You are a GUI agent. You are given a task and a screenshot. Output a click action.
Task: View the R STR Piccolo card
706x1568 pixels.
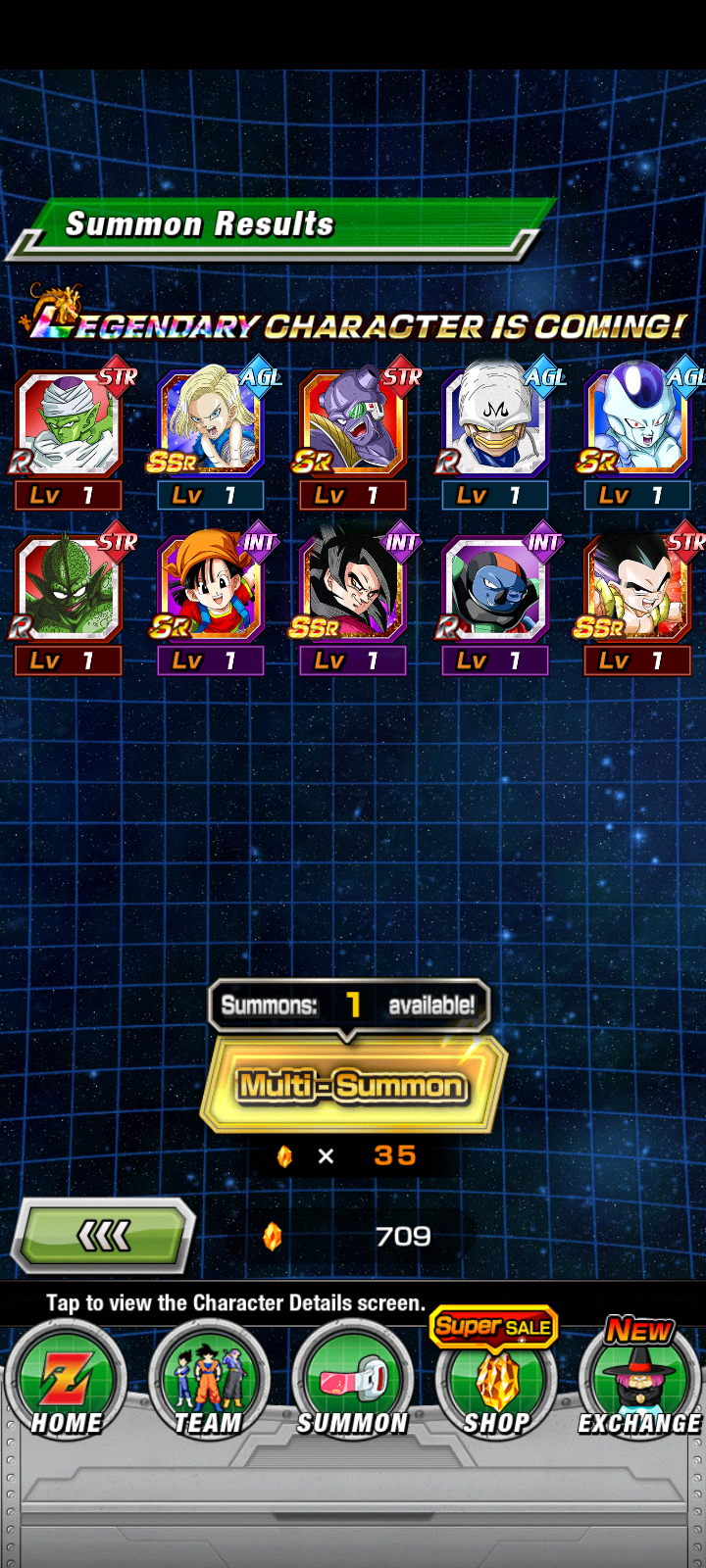point(69,424)
